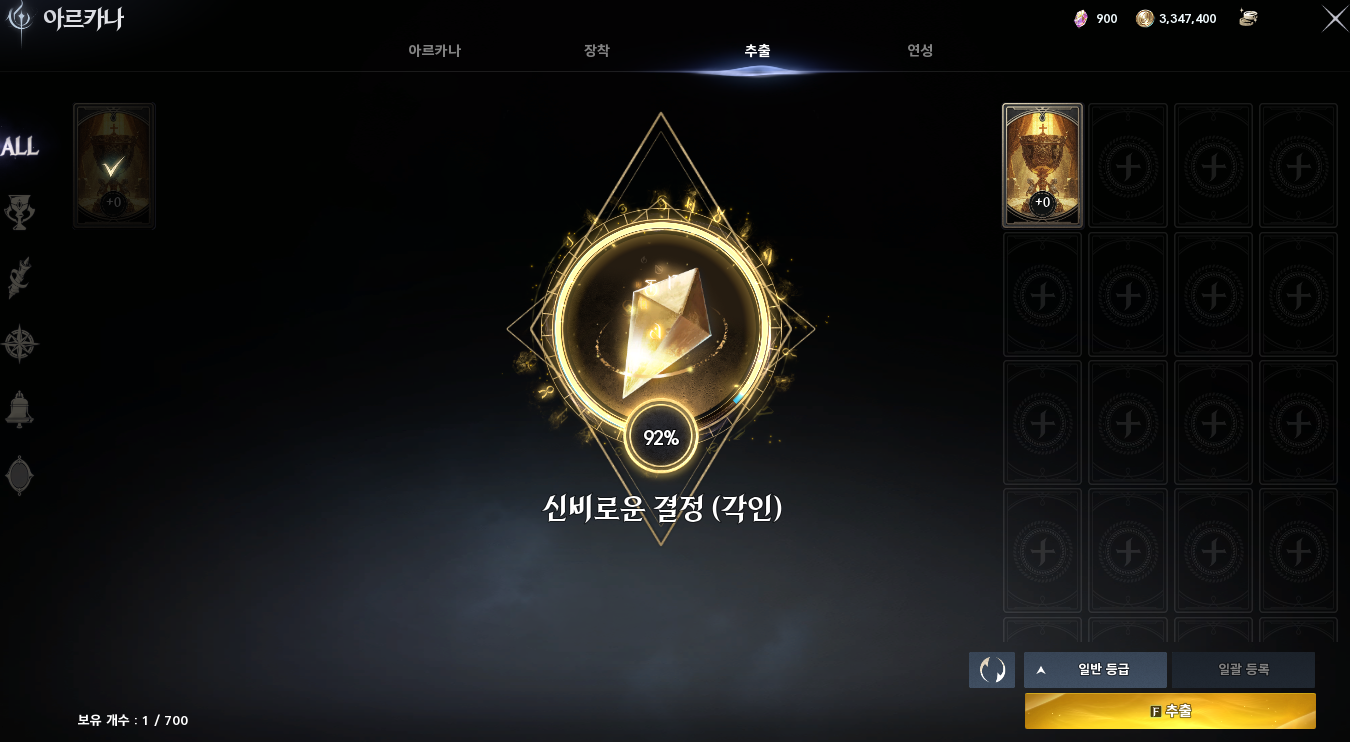Screen dimensions: 1350x742
Task: Filter by the compass rose category icon
Action: tap(22, 343)
